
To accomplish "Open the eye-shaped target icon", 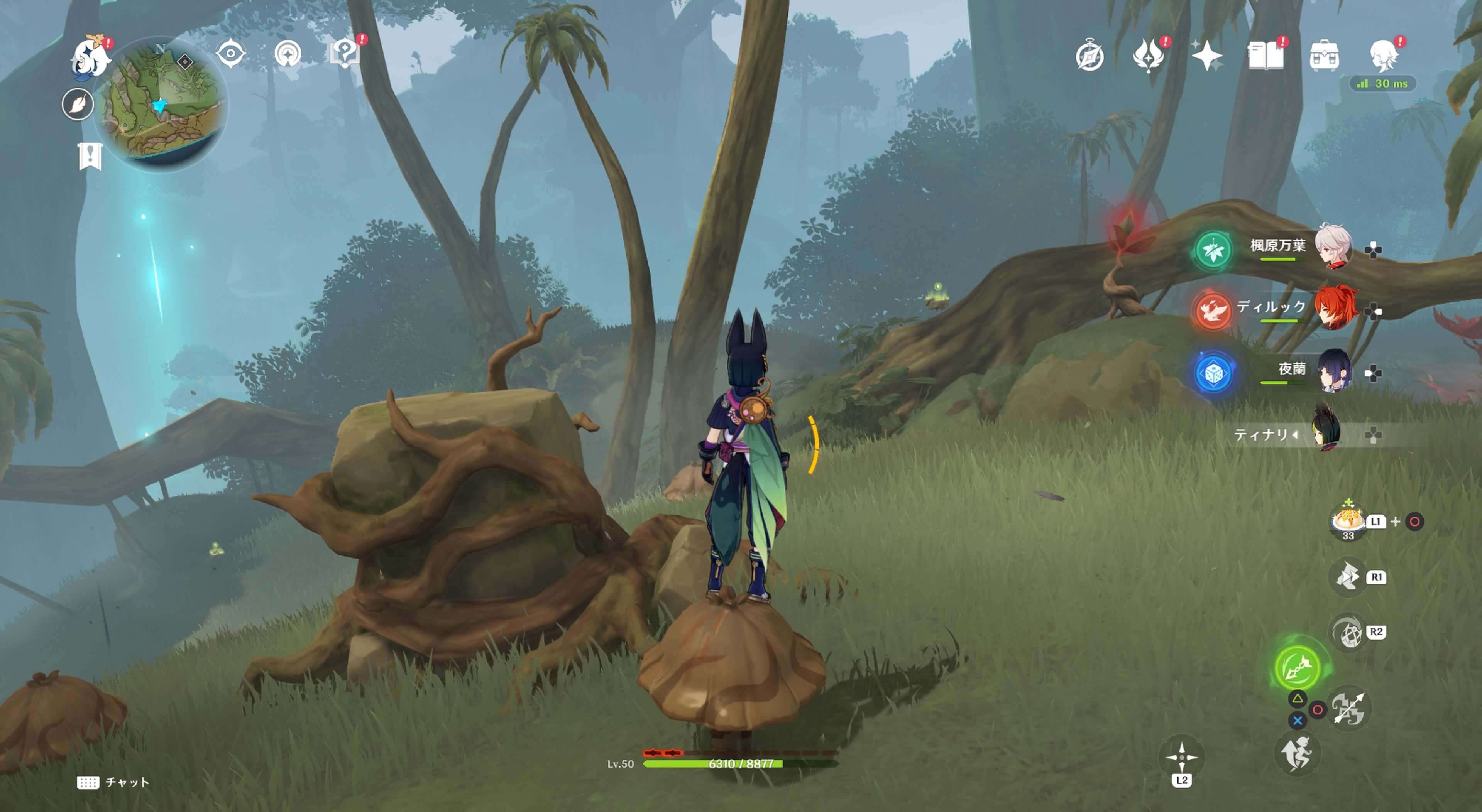I will 231,54.
